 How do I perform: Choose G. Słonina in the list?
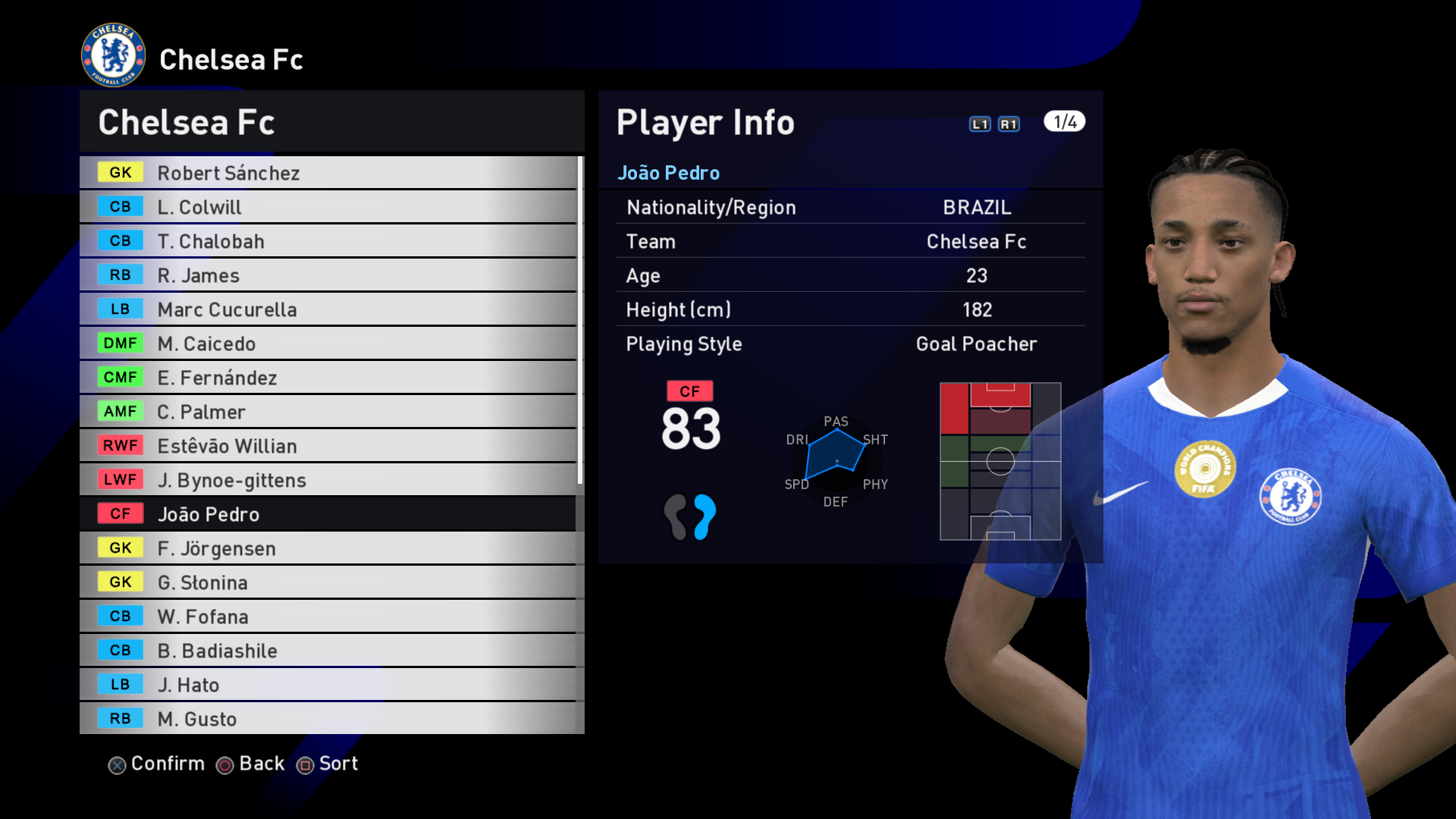(x=328, y=582)
